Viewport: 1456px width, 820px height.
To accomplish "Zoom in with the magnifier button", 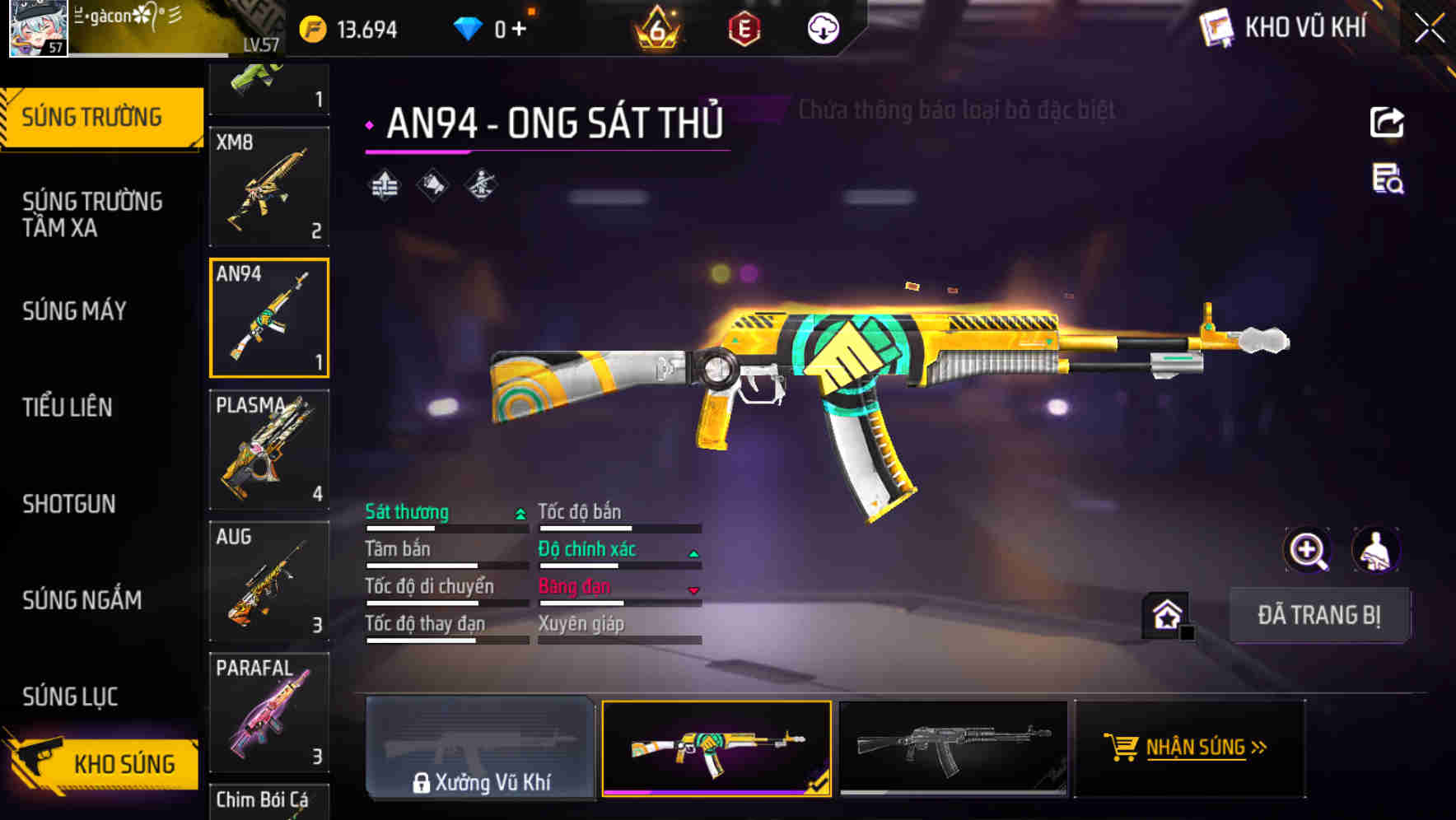I will tap(1307, 550).
